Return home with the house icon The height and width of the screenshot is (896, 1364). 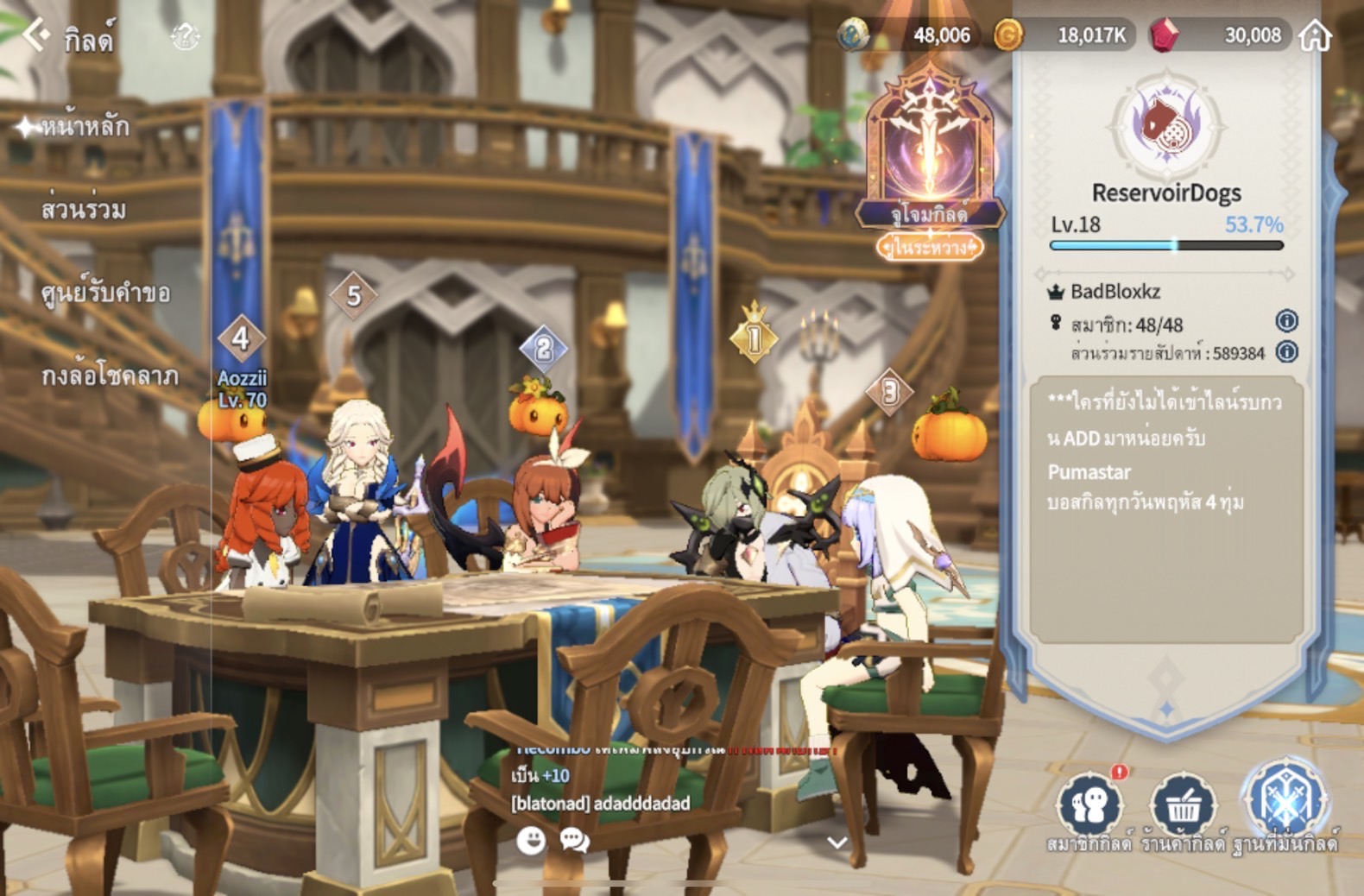pos(1316,35)
